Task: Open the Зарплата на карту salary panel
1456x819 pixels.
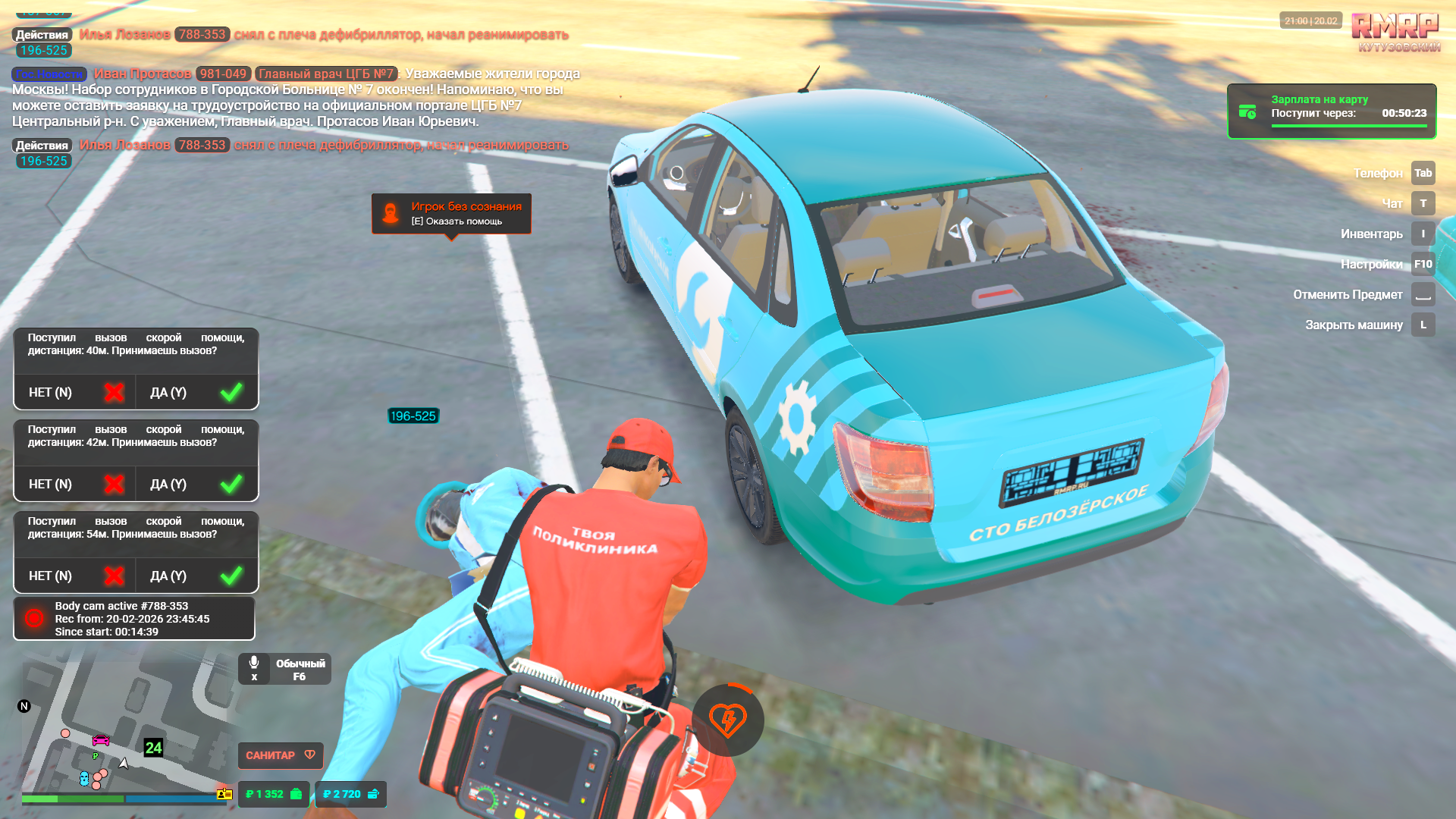Action: click(x=1332, y=111)
